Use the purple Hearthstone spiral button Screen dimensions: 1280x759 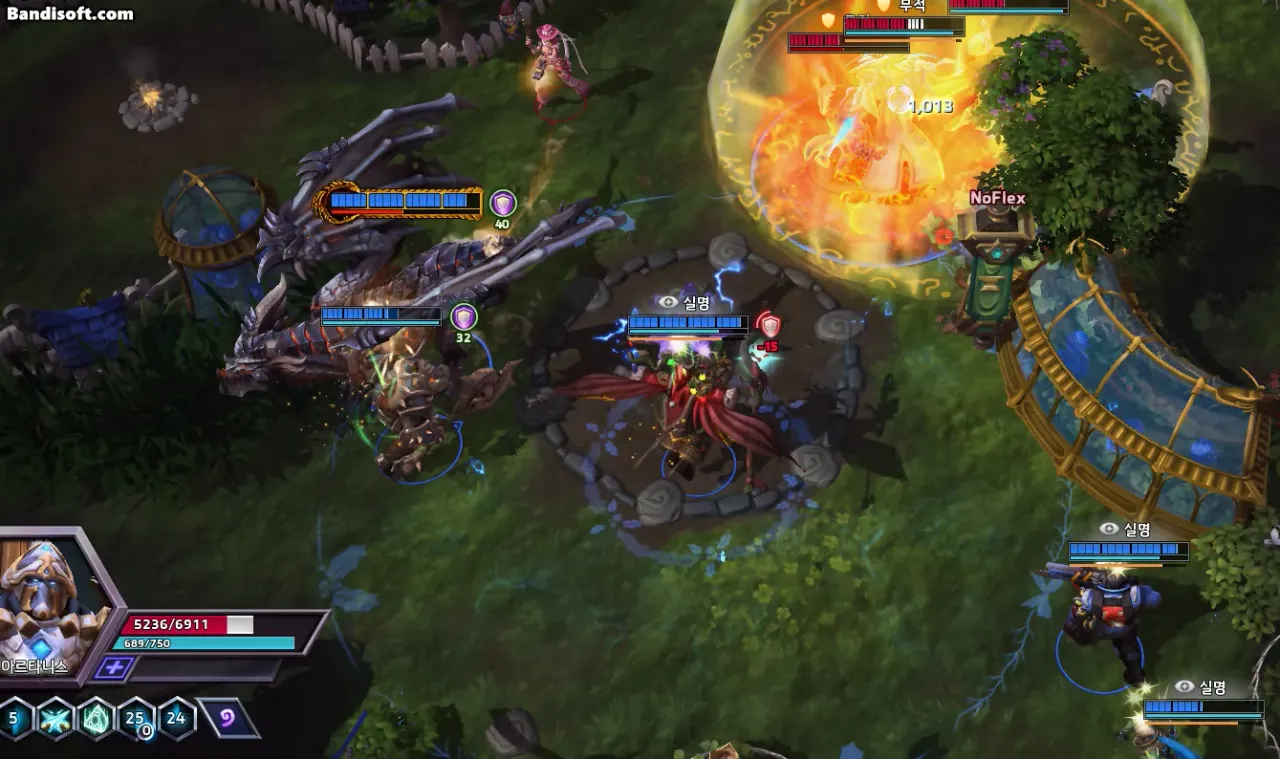coord(229,718)
